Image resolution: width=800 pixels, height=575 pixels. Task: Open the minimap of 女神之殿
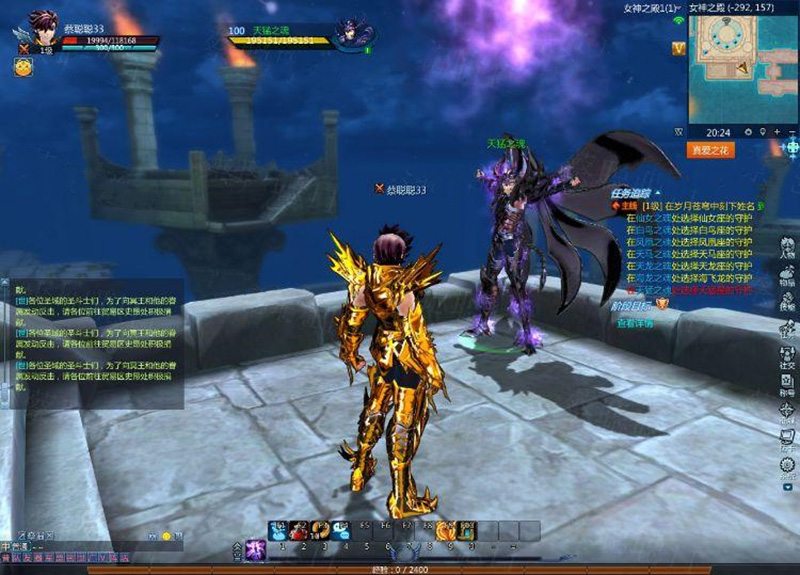[738, 67]
